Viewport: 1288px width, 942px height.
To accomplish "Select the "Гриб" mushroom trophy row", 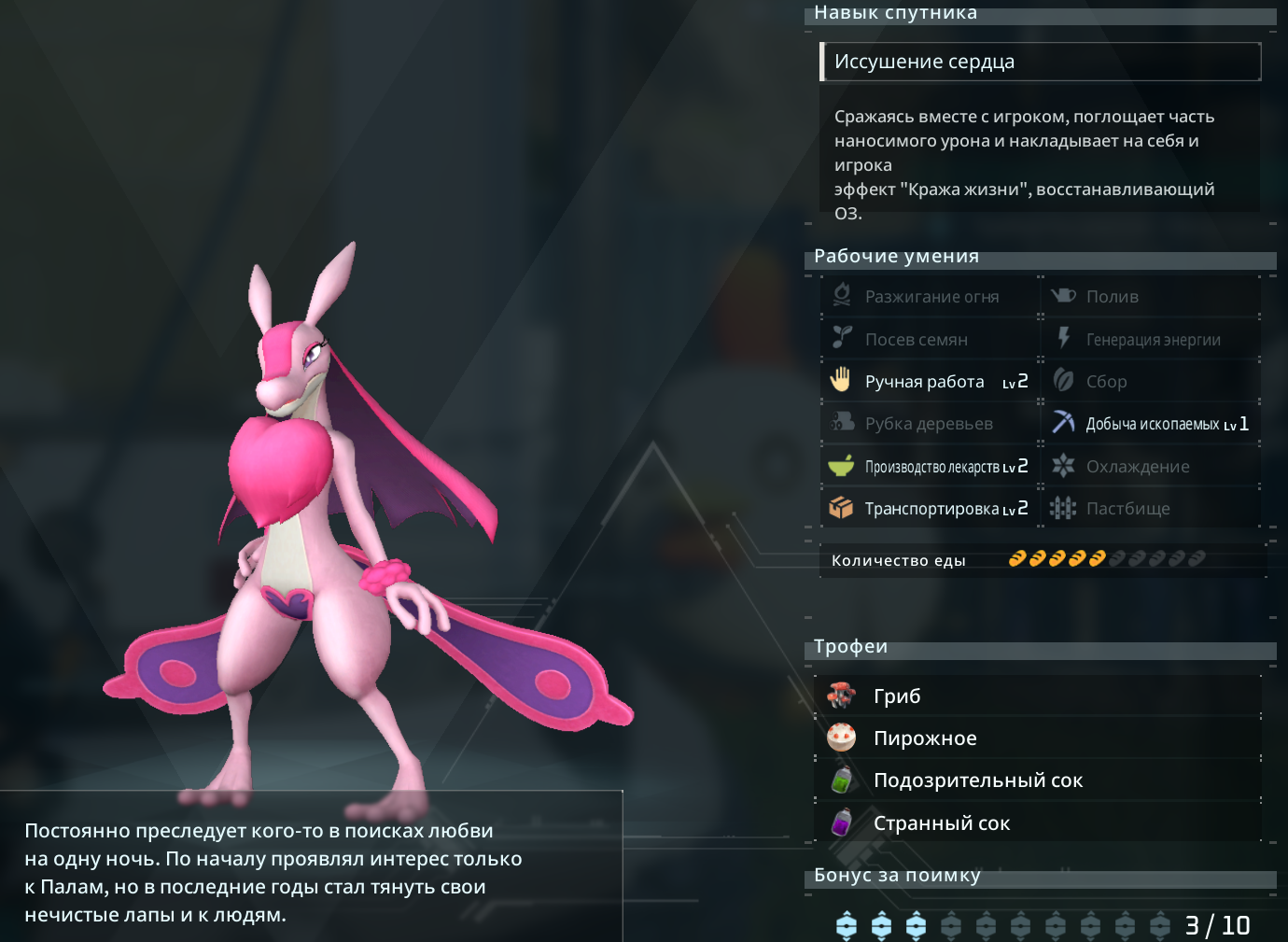I will [1038, 696].
